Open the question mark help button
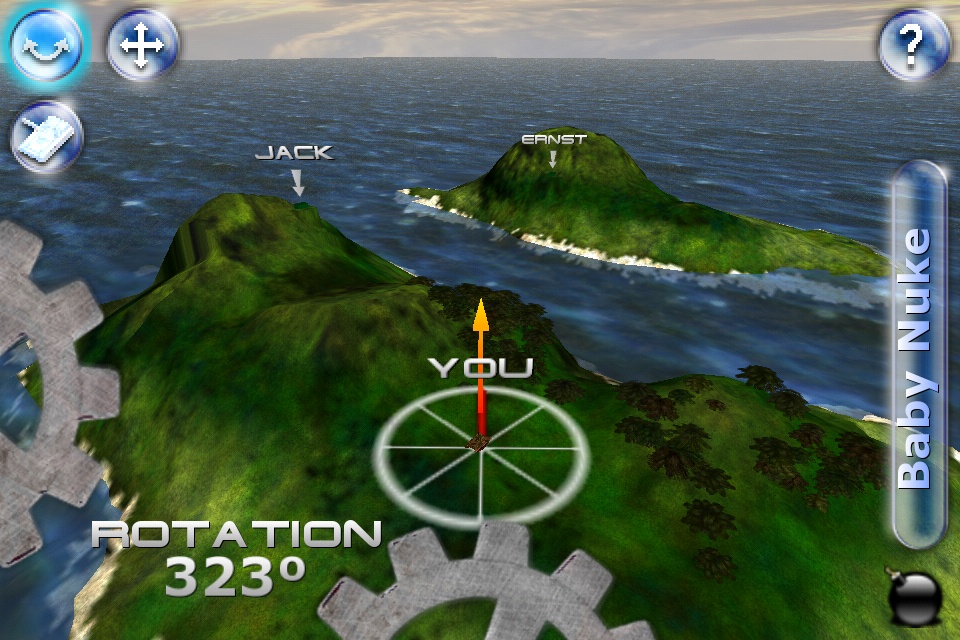Viewport: 960px width, 640px height. coord(912,45)
